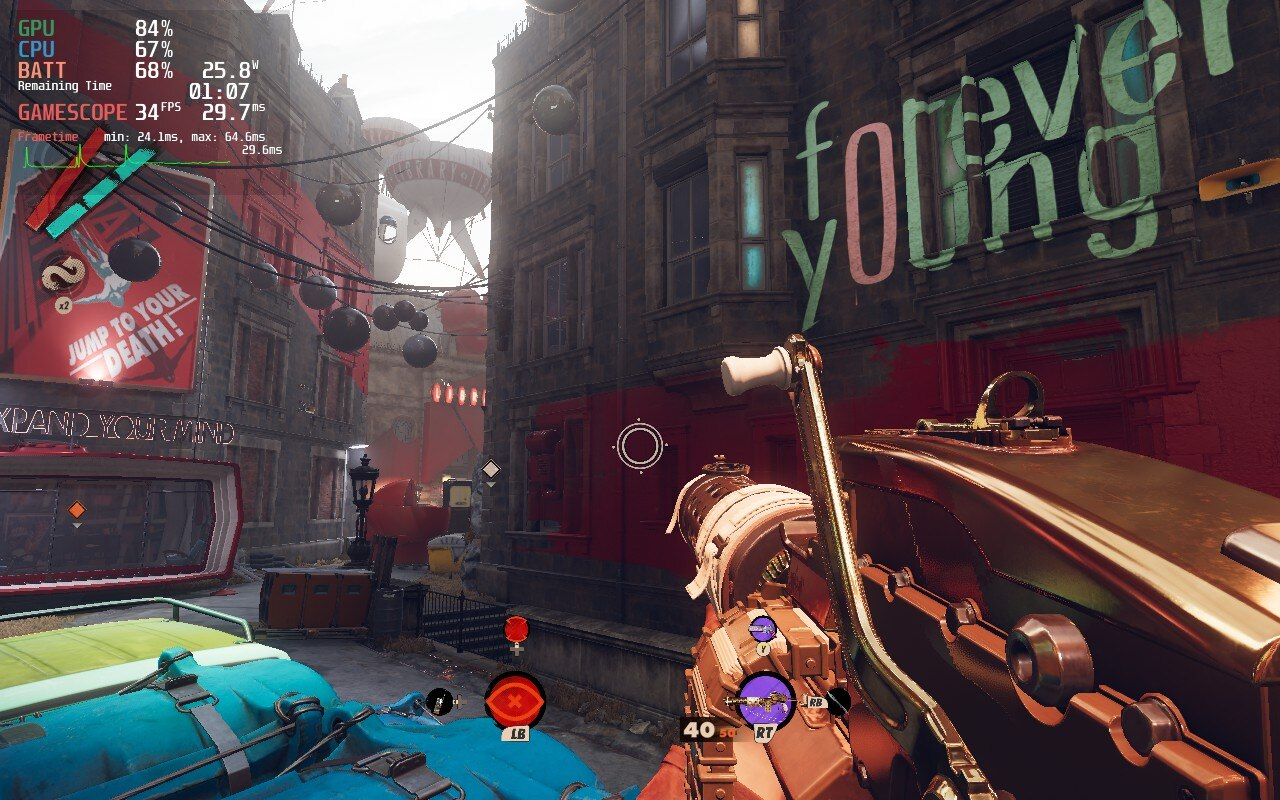
Task: Activate the red eye slab ability
Action: pyautogui.click(x=515, y=700)
